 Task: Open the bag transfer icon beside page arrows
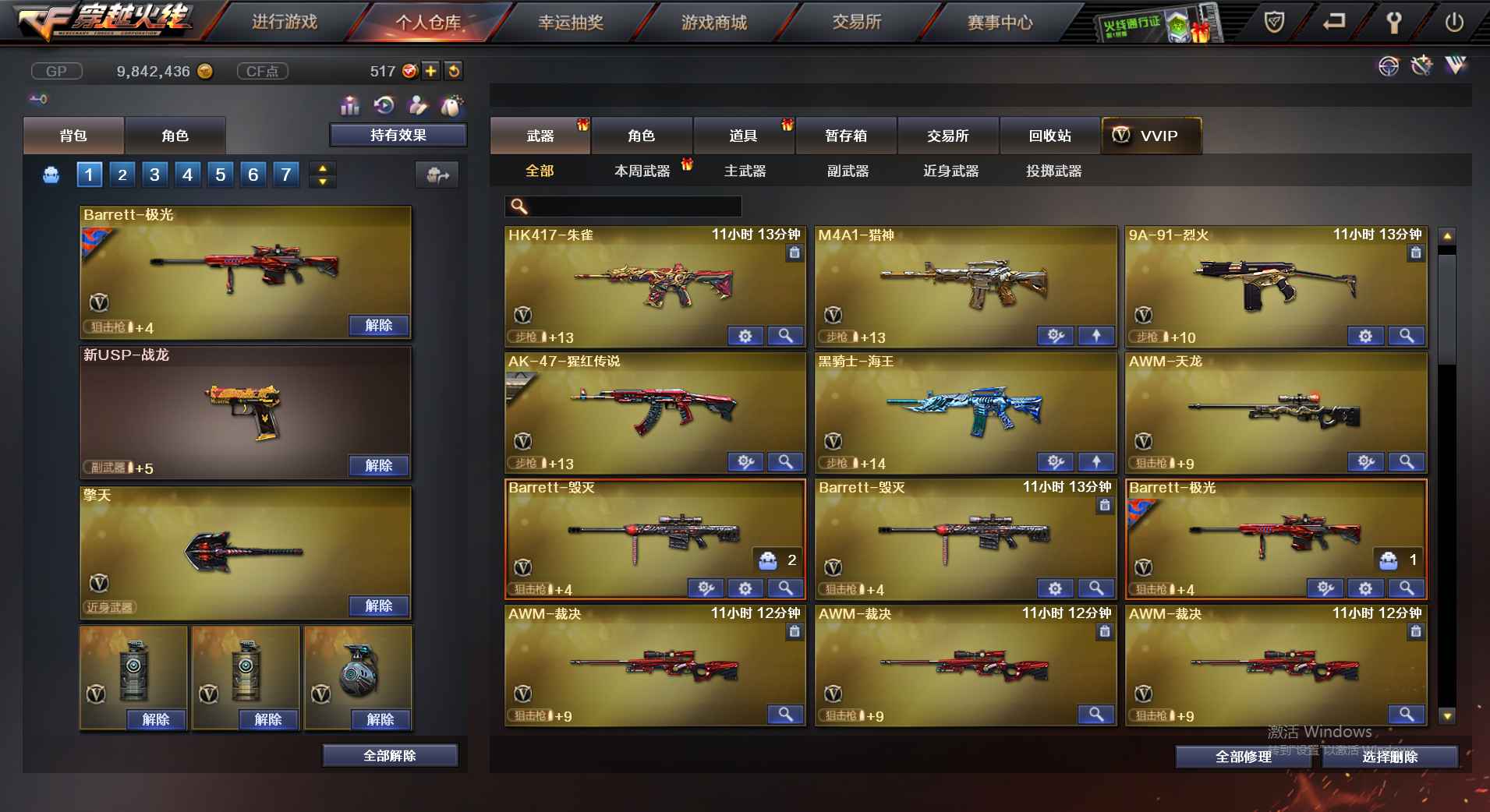pyautogui.click(x=437, y=175)
